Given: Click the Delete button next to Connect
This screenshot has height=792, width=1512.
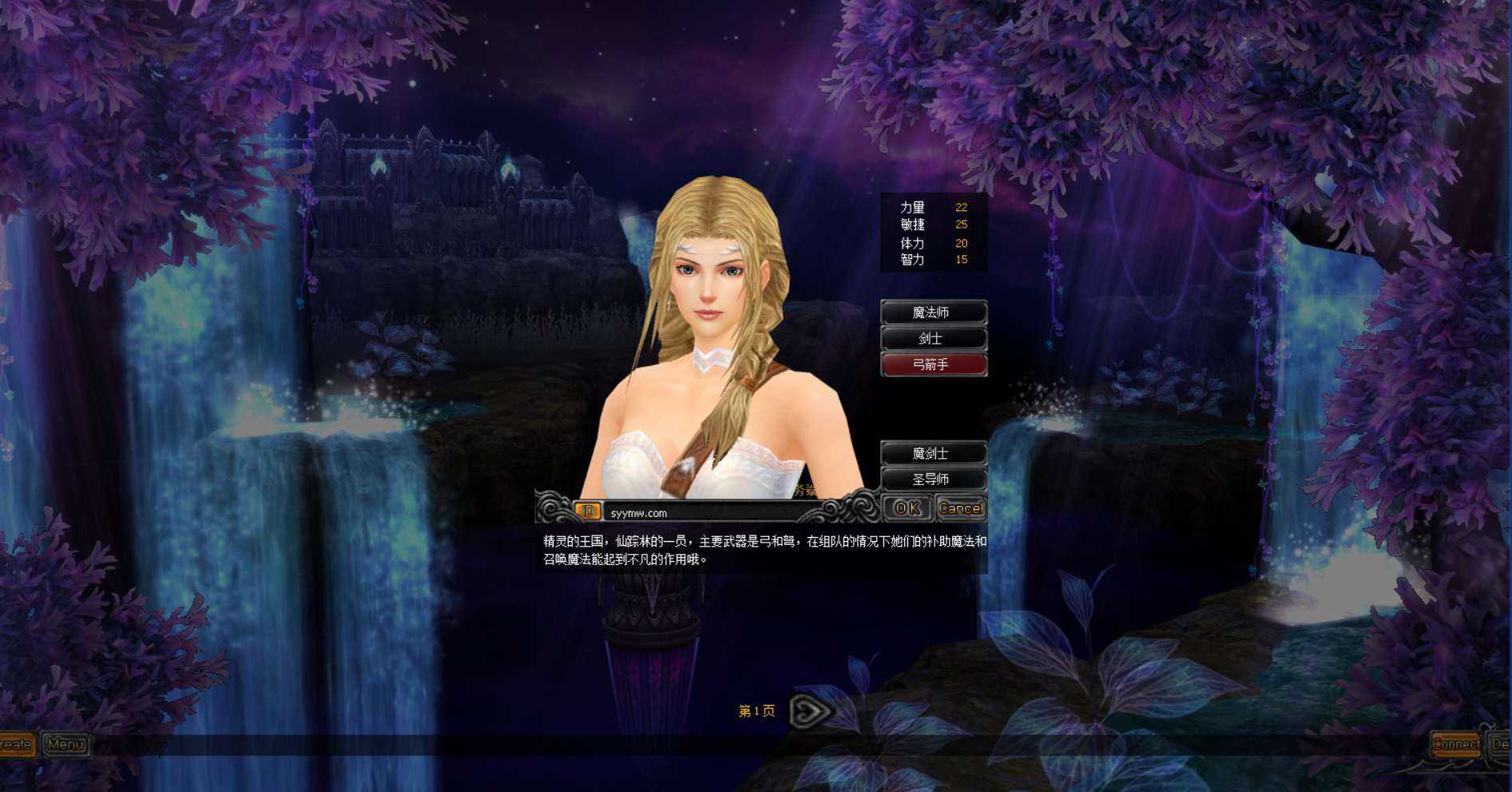Looking at the screenshot, I should coord(1501,744).
